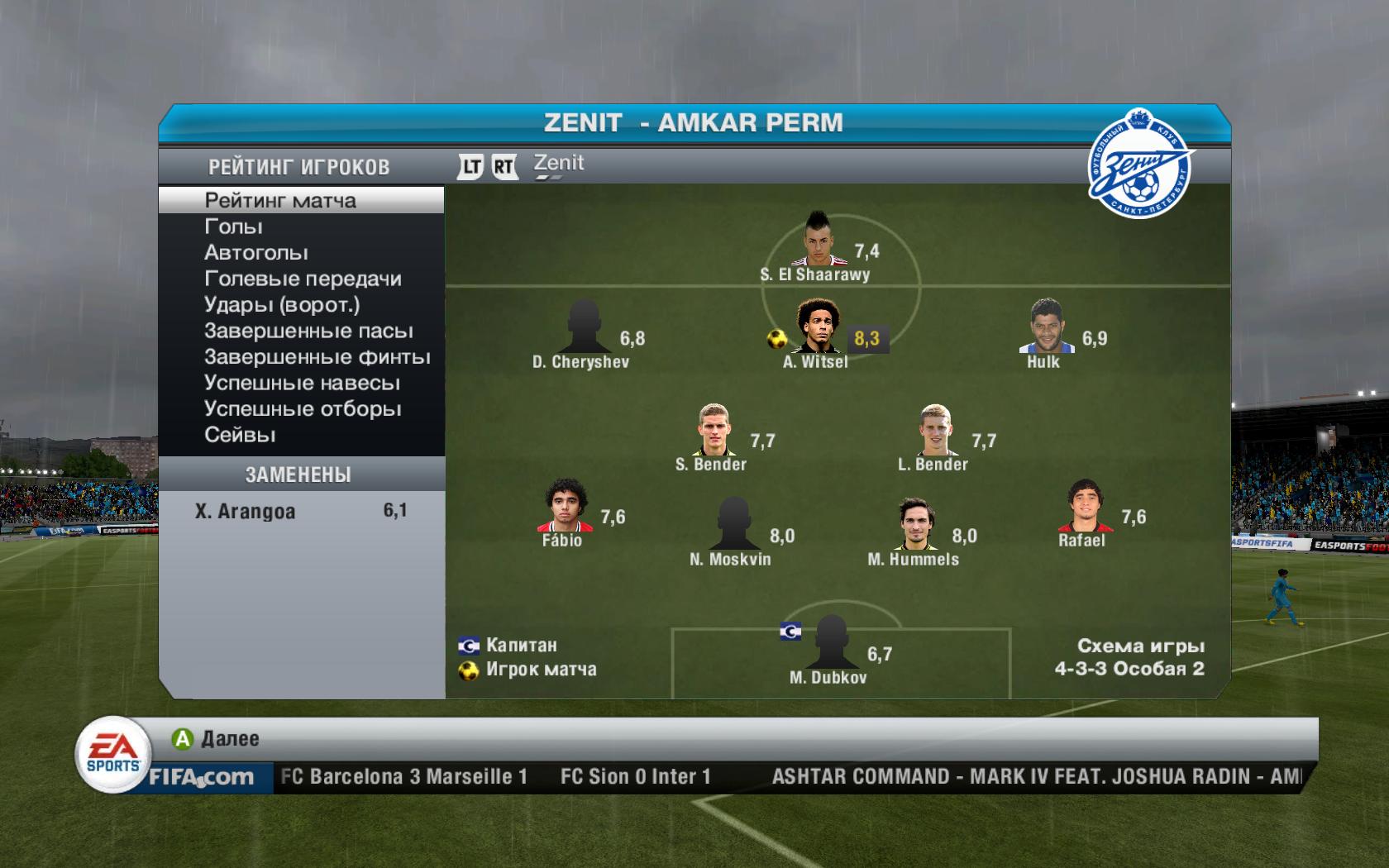Select A. Witsel's player portrait
Viewport: 1389px width, 868px height.
coord(818,327)
